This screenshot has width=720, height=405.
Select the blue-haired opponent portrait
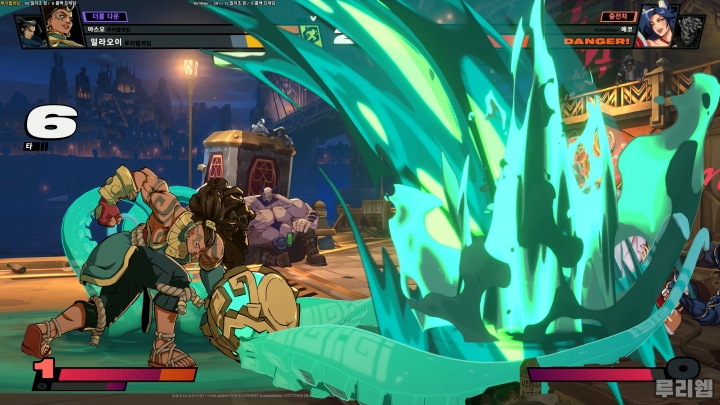coord(660,28)
